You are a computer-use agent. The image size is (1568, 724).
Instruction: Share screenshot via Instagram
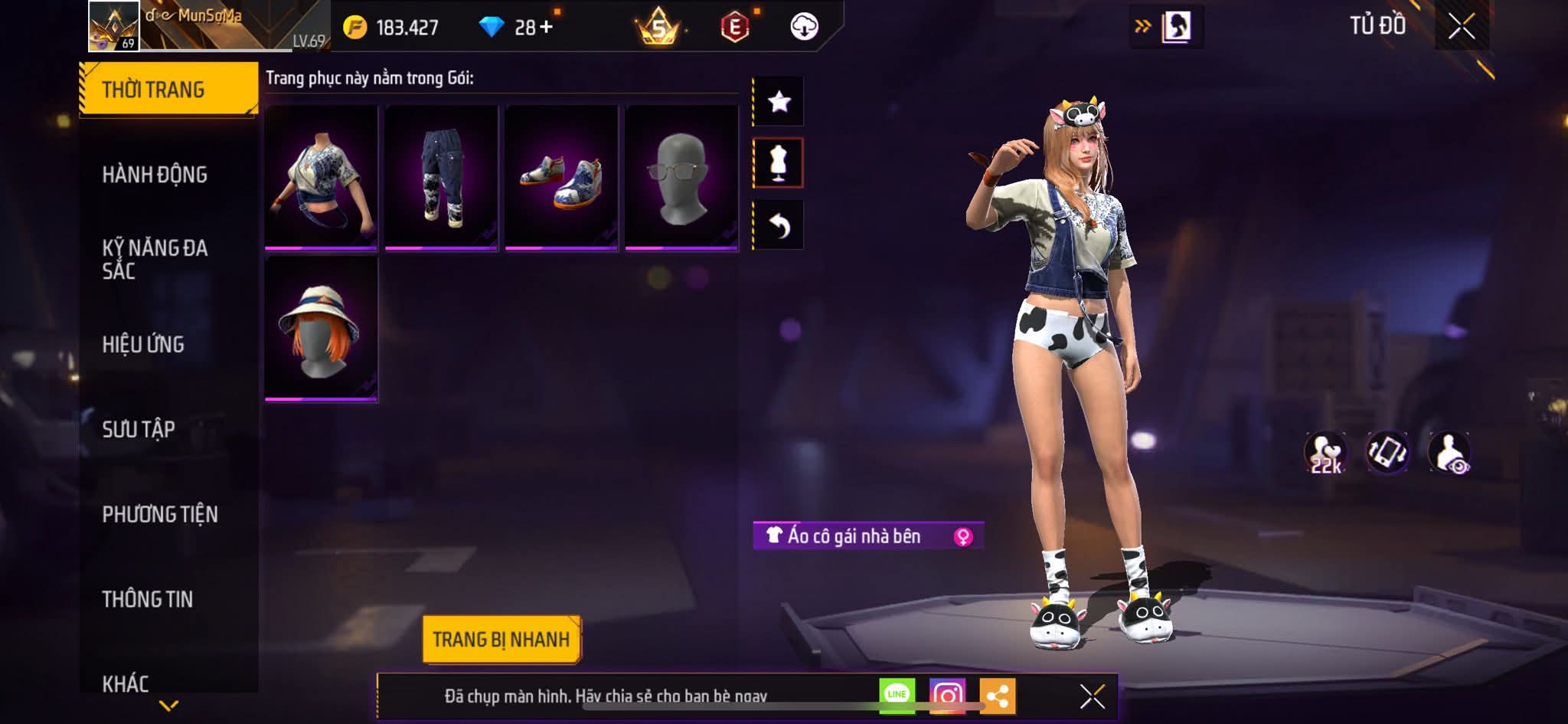(x=947, y=696)
